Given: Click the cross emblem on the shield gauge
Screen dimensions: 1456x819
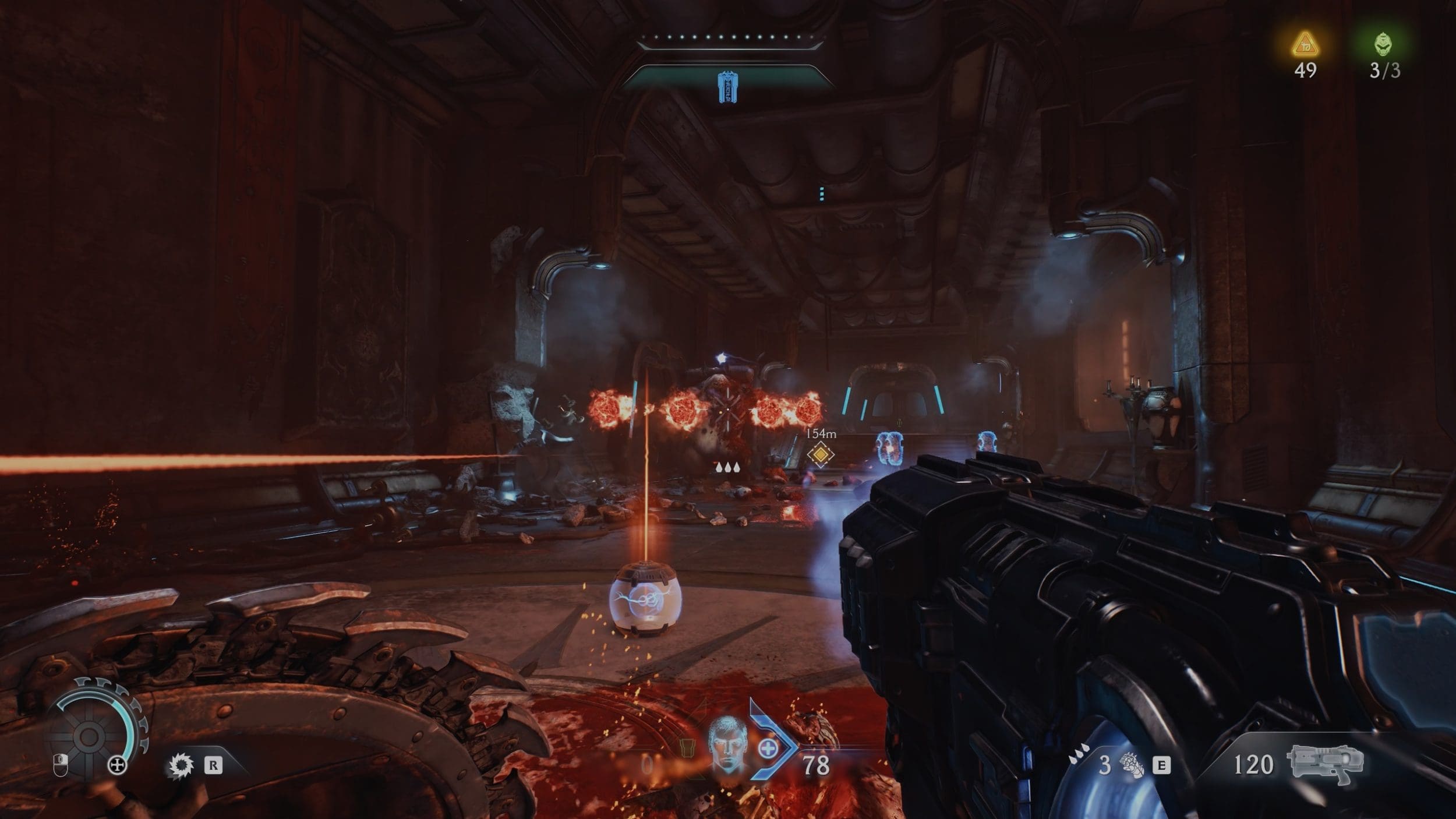Looking at the screenshot, I should click(118, 765).
